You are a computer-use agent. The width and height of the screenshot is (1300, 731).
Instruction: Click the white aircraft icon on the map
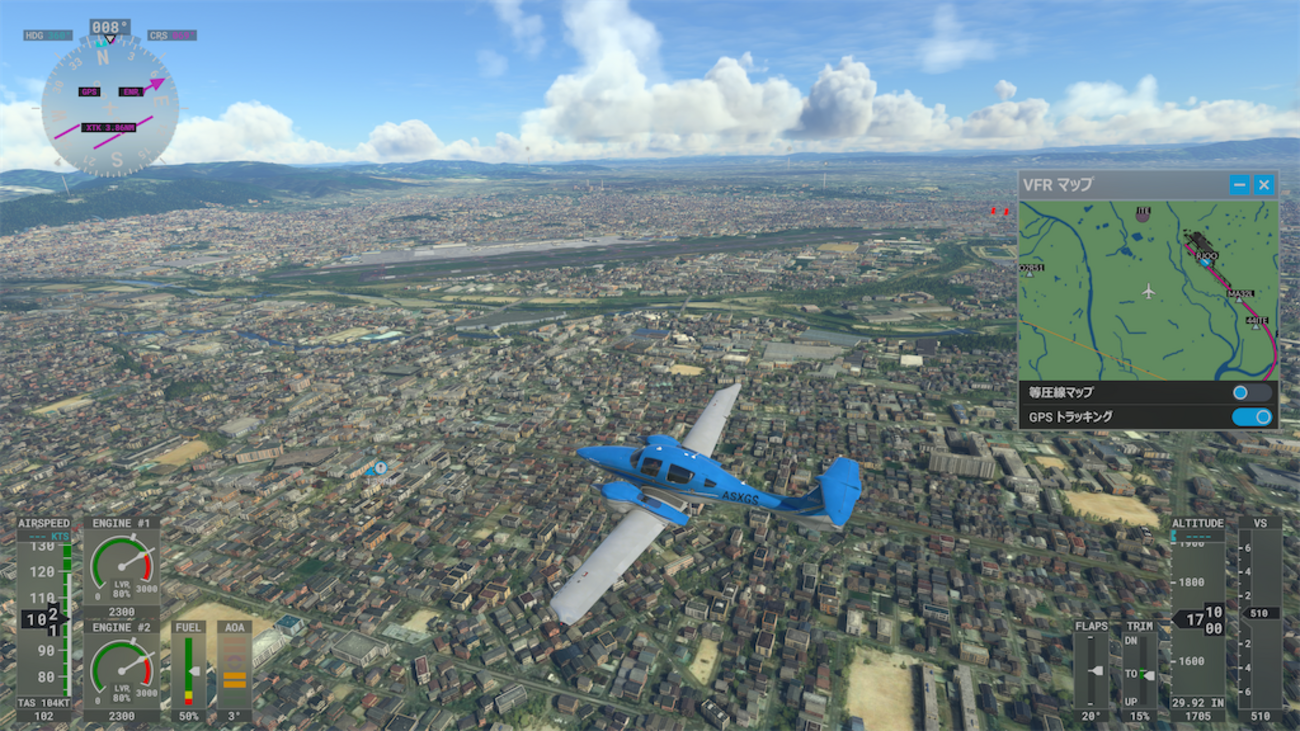pos(1148,291)
